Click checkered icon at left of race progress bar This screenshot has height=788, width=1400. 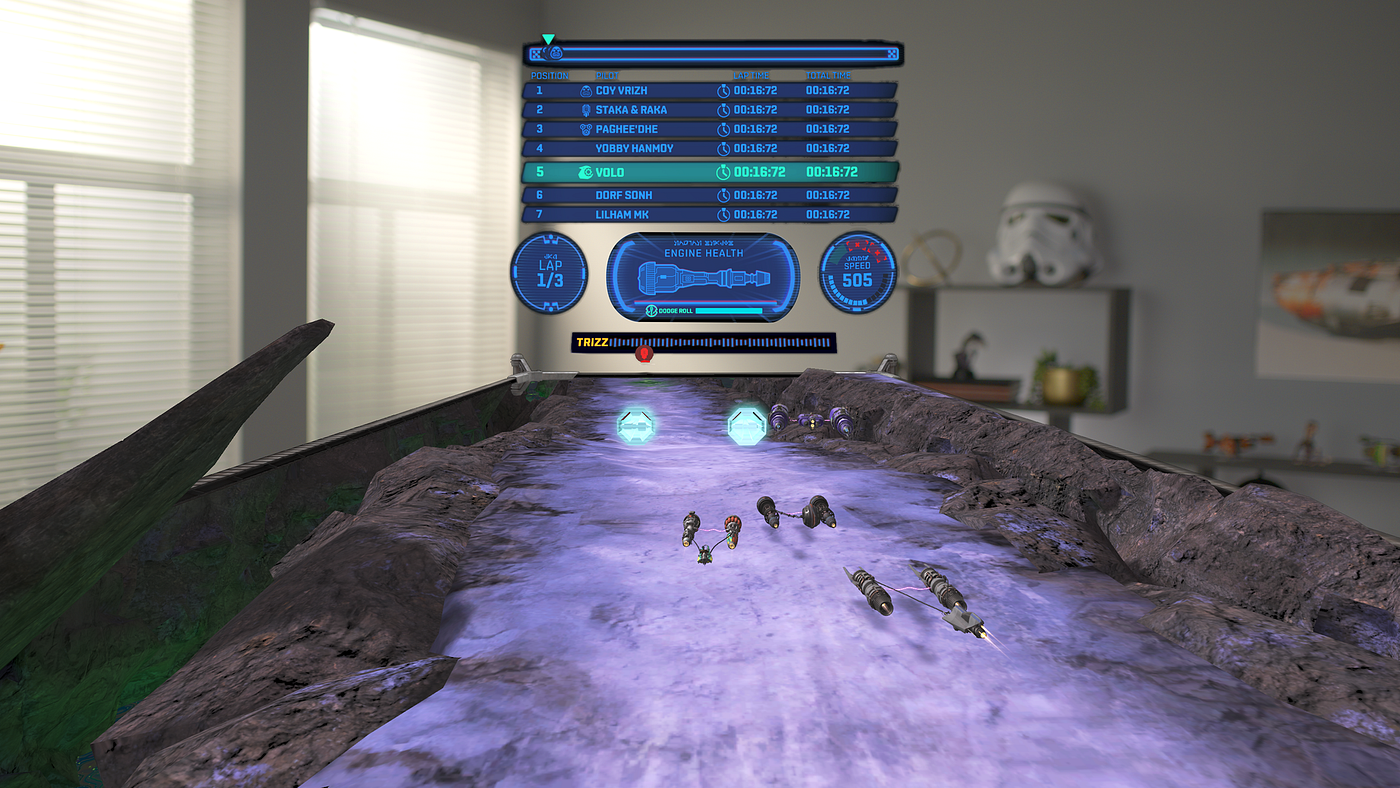pos(535,53)
